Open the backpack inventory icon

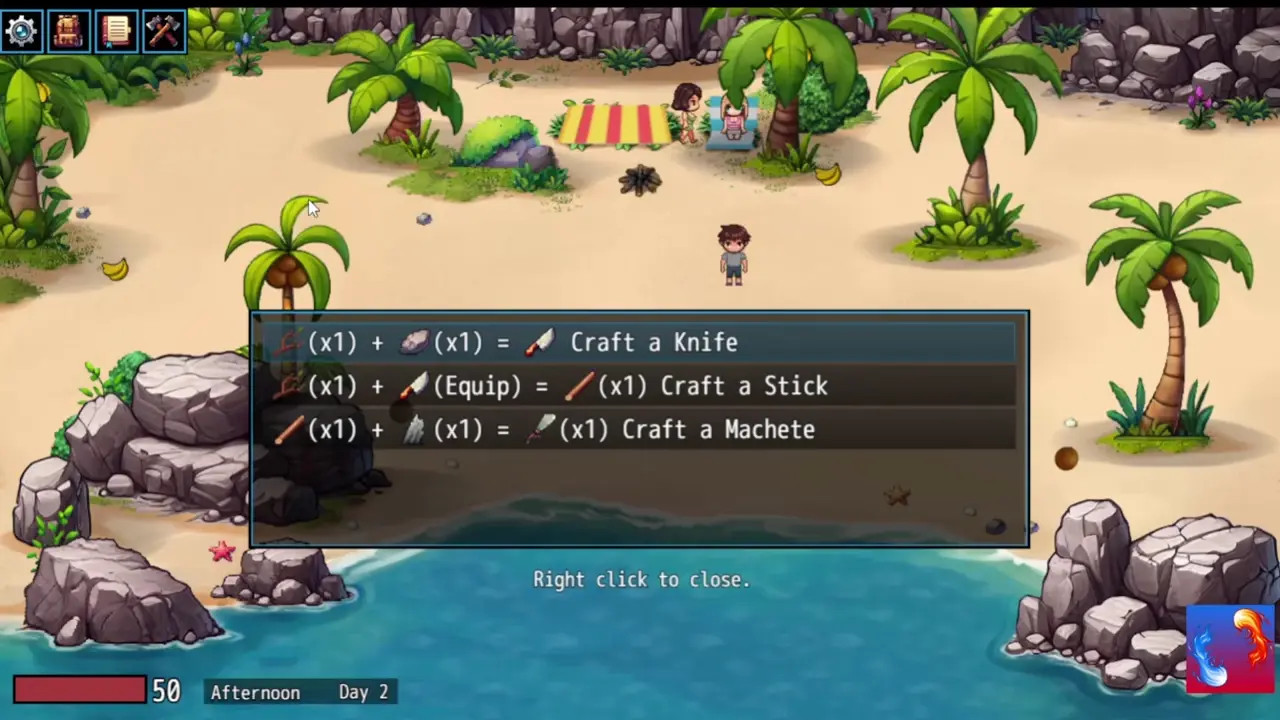tap(68, 31)
